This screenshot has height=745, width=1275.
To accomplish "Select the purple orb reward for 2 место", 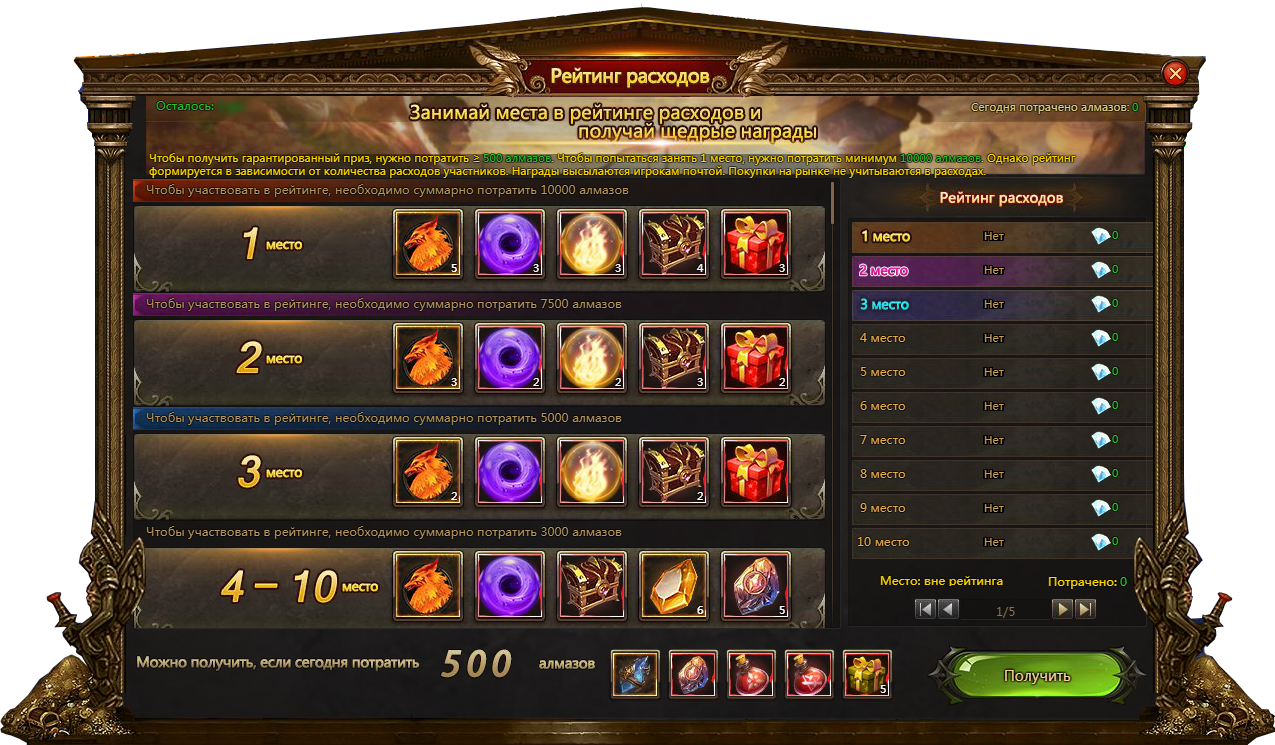I will click(x=510, y=358).
